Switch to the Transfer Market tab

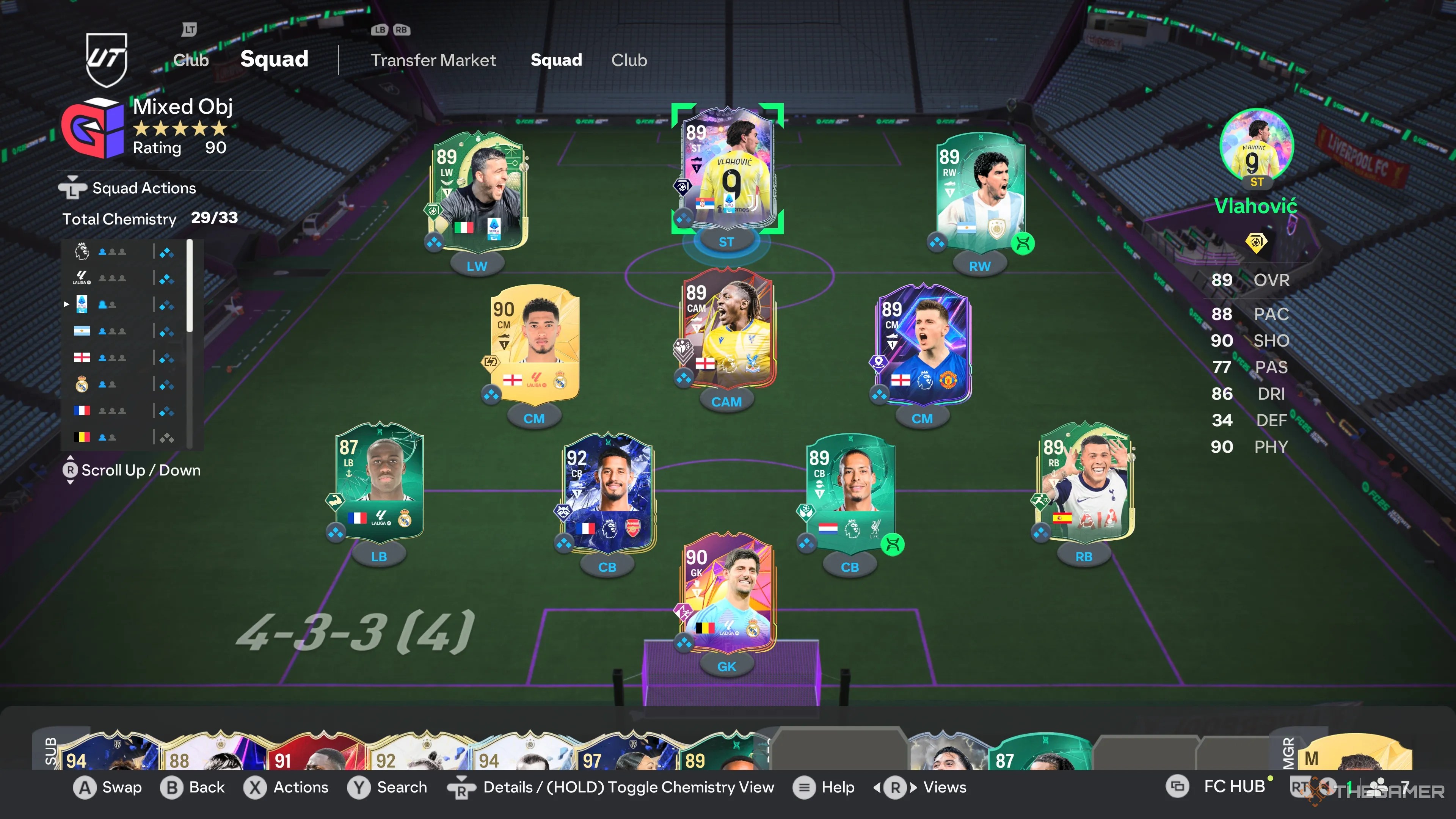pos(433,61)
